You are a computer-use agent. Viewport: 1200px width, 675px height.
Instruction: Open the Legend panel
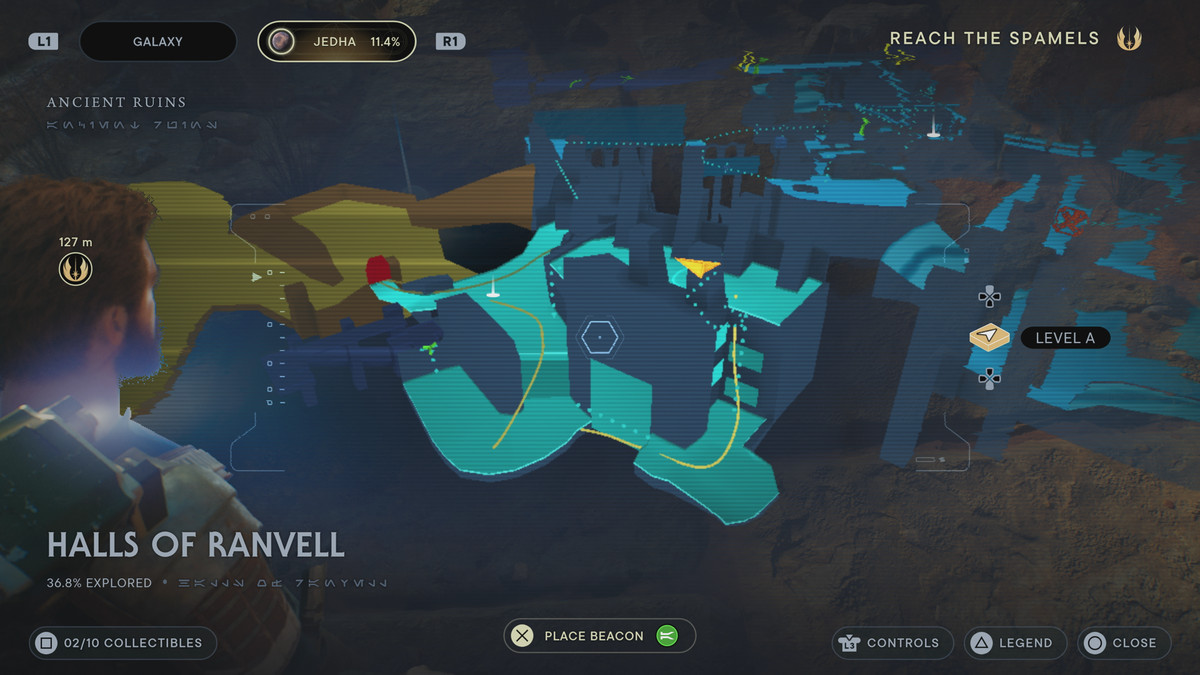pos(1015,643)
